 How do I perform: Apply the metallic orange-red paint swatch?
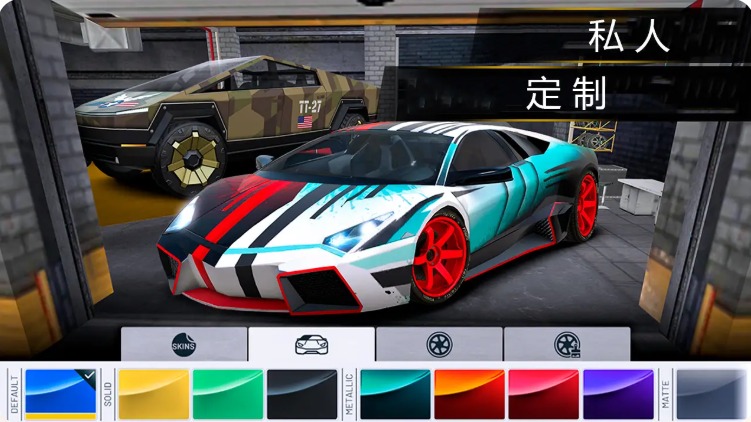pyautogui.click(x=469, y=394)
